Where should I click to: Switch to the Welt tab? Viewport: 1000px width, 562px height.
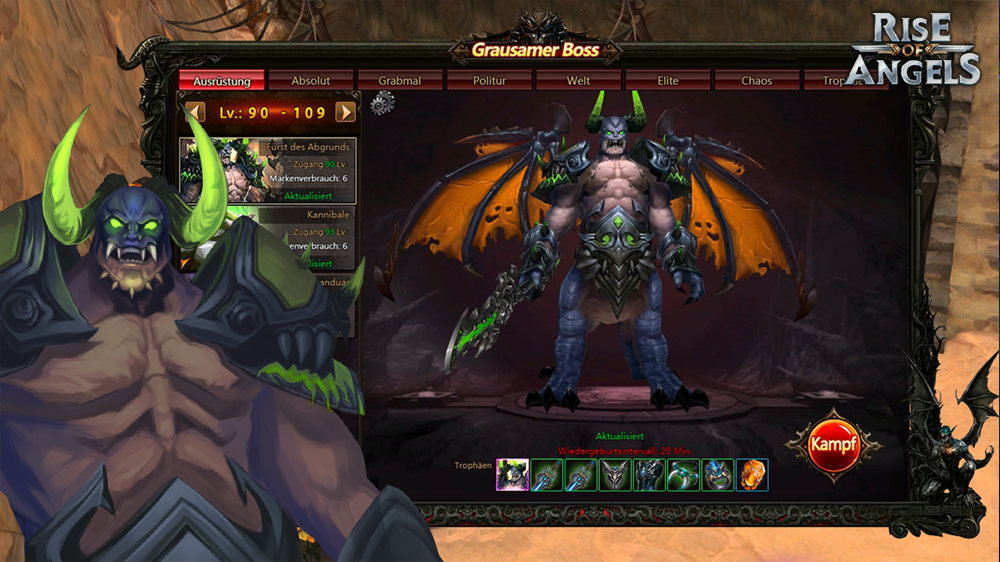click(578, 81)
